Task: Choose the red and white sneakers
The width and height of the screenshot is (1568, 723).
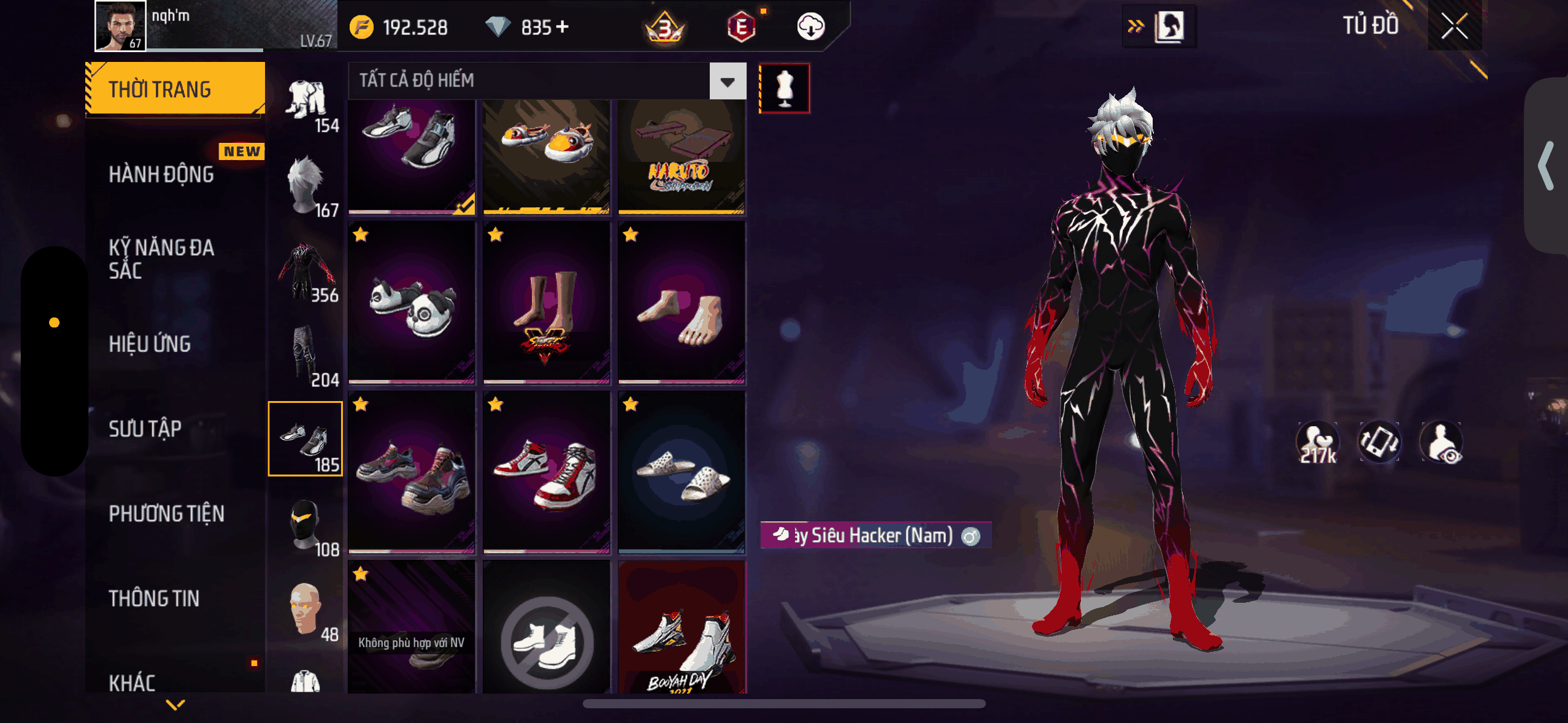Action: (x=547, y=473)
